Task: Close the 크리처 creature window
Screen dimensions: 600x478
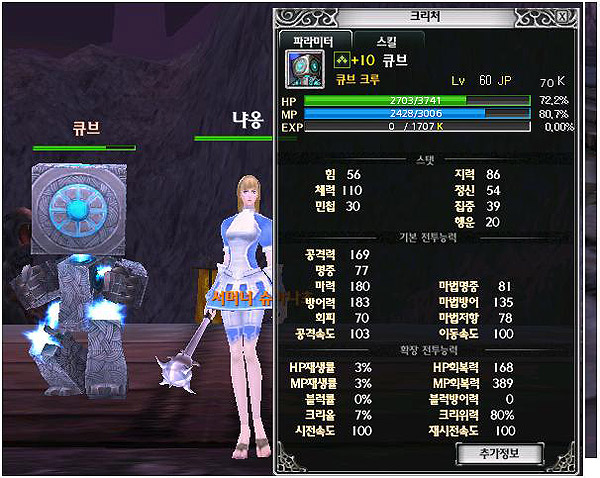Action: point(566,17)
